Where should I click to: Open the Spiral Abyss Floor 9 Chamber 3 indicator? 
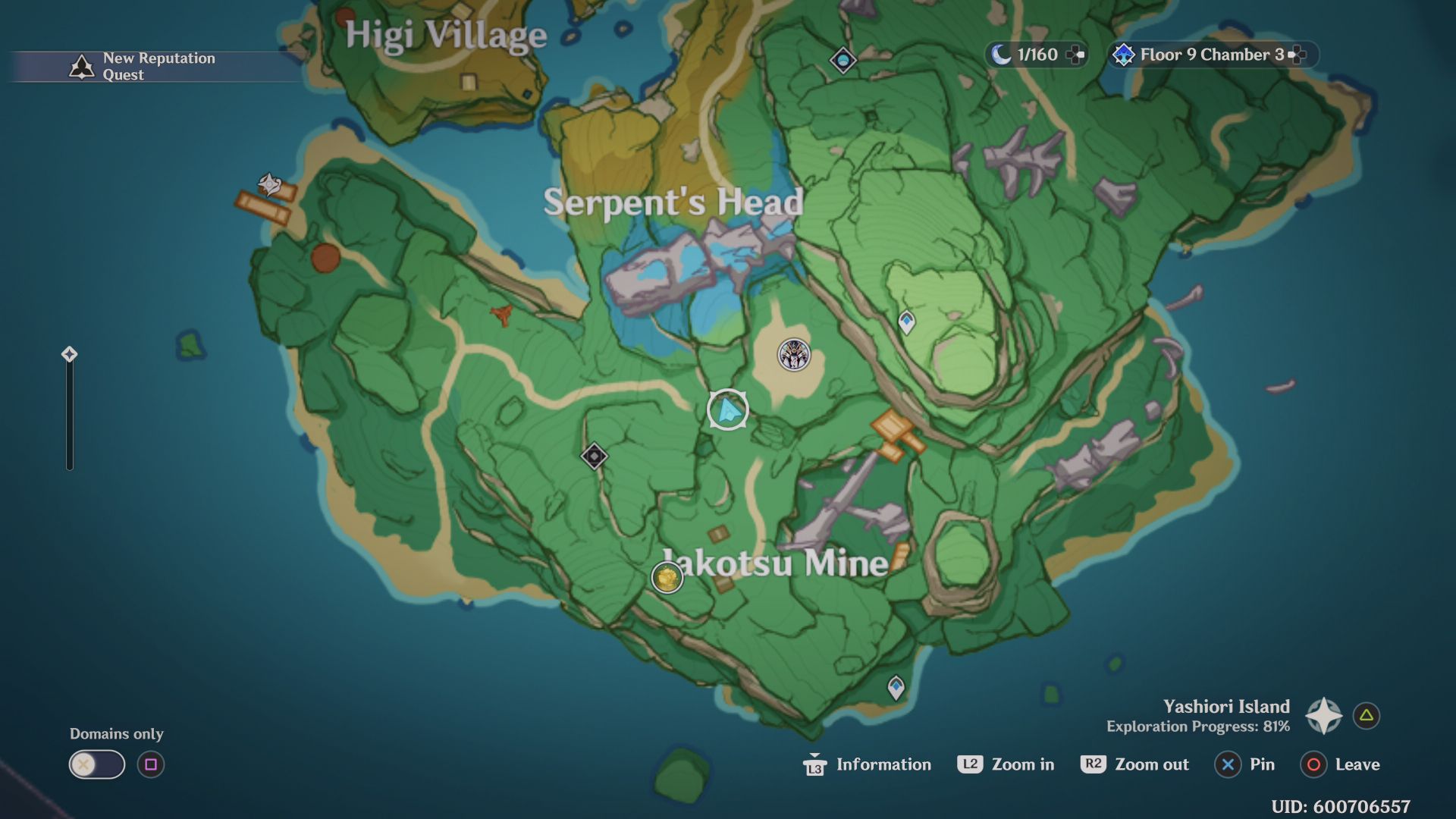1207,54
